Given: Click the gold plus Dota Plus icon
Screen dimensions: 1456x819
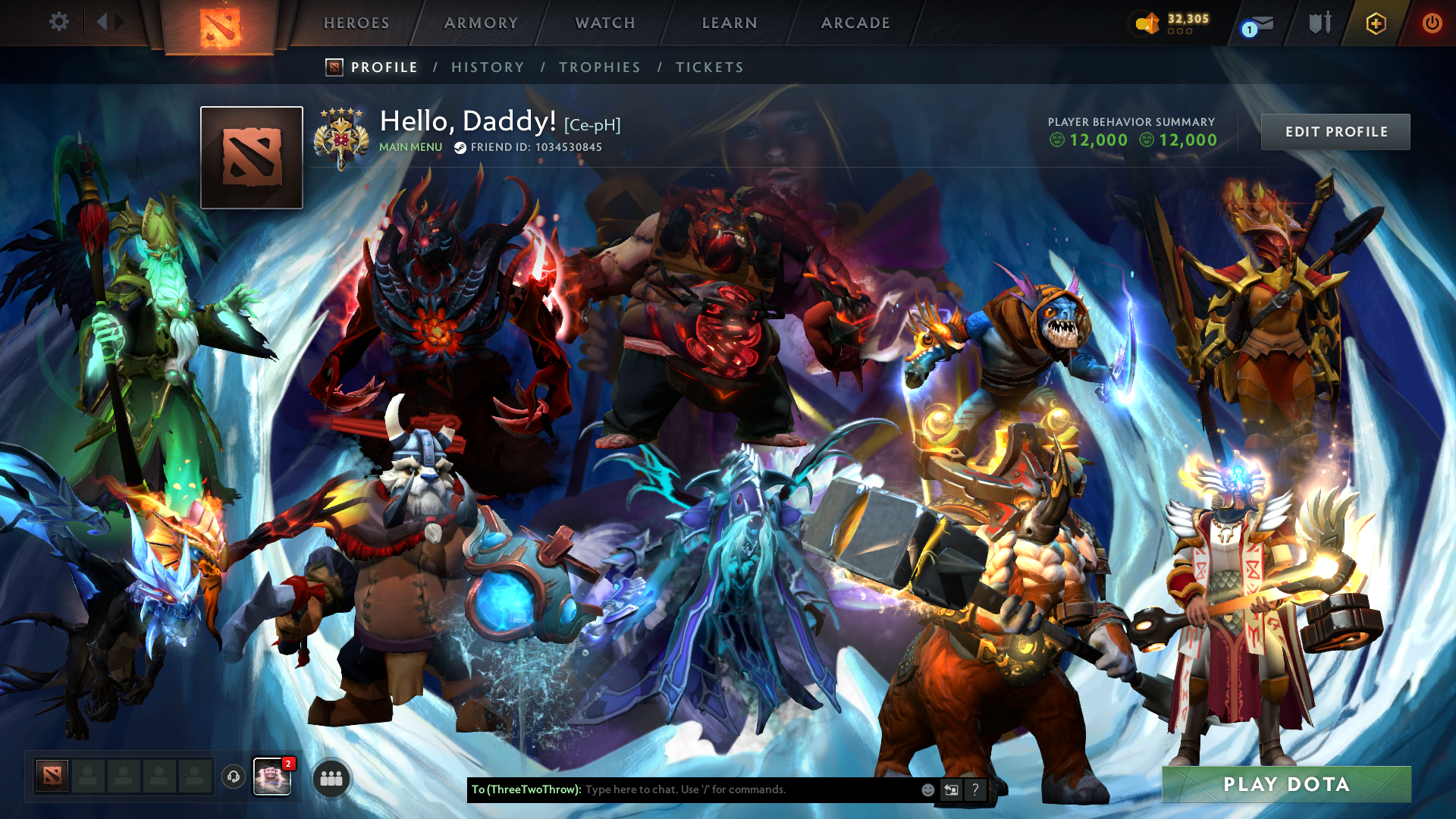Looking at the screenshot, I should 1376,23.
